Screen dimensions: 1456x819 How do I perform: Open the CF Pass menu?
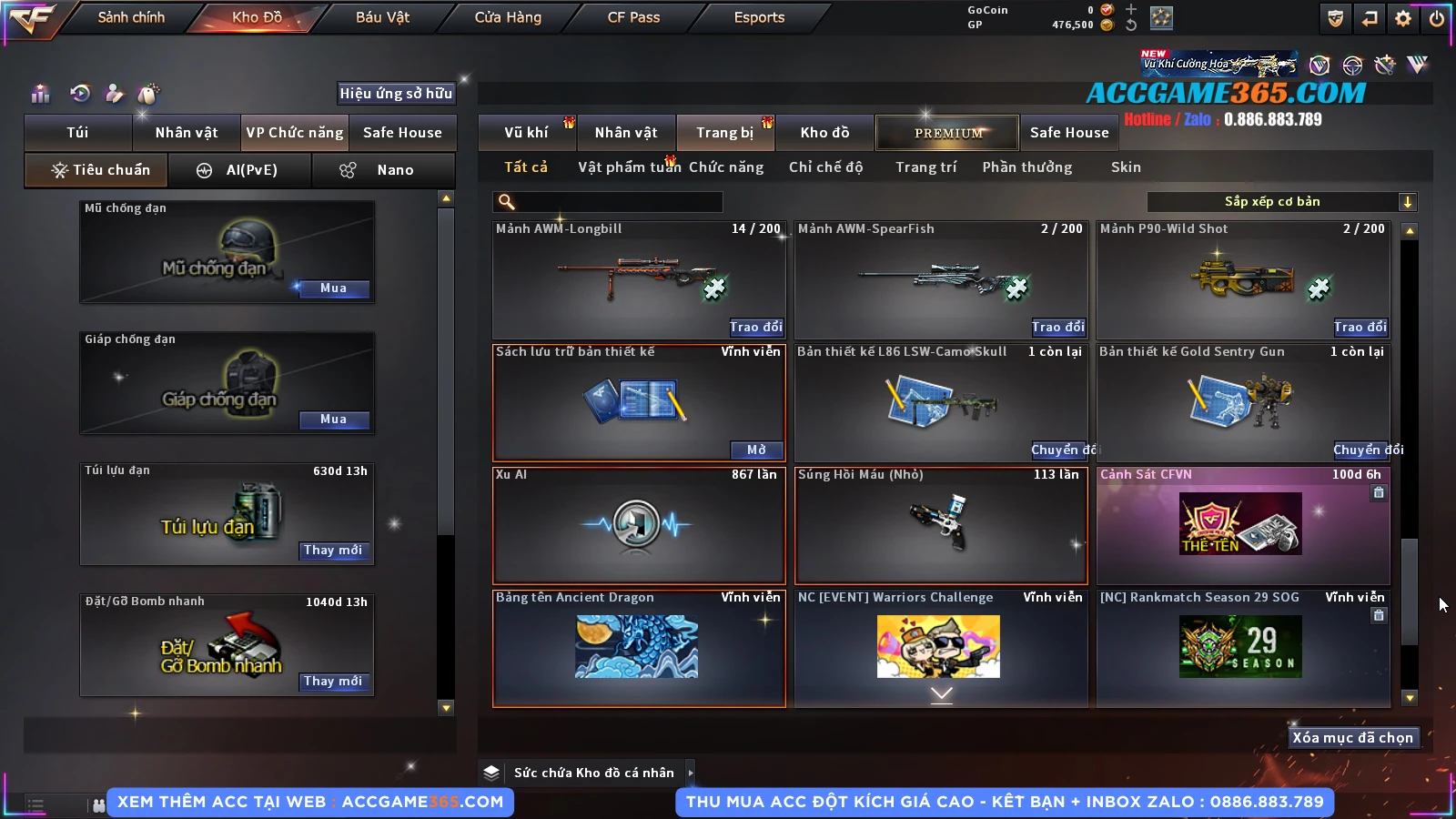[633, 17]
